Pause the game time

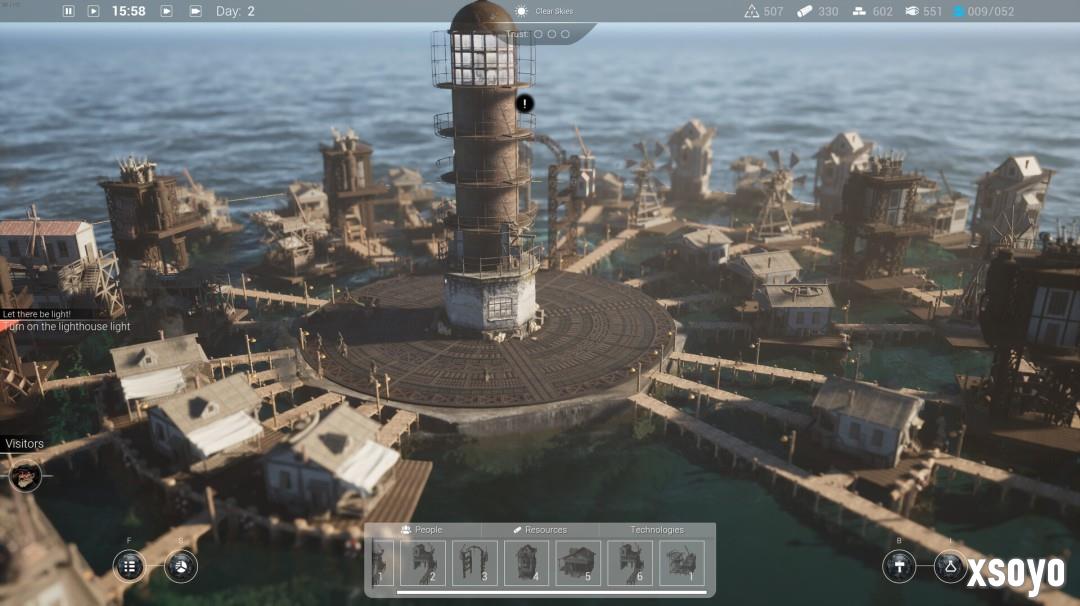coord(69,11)
